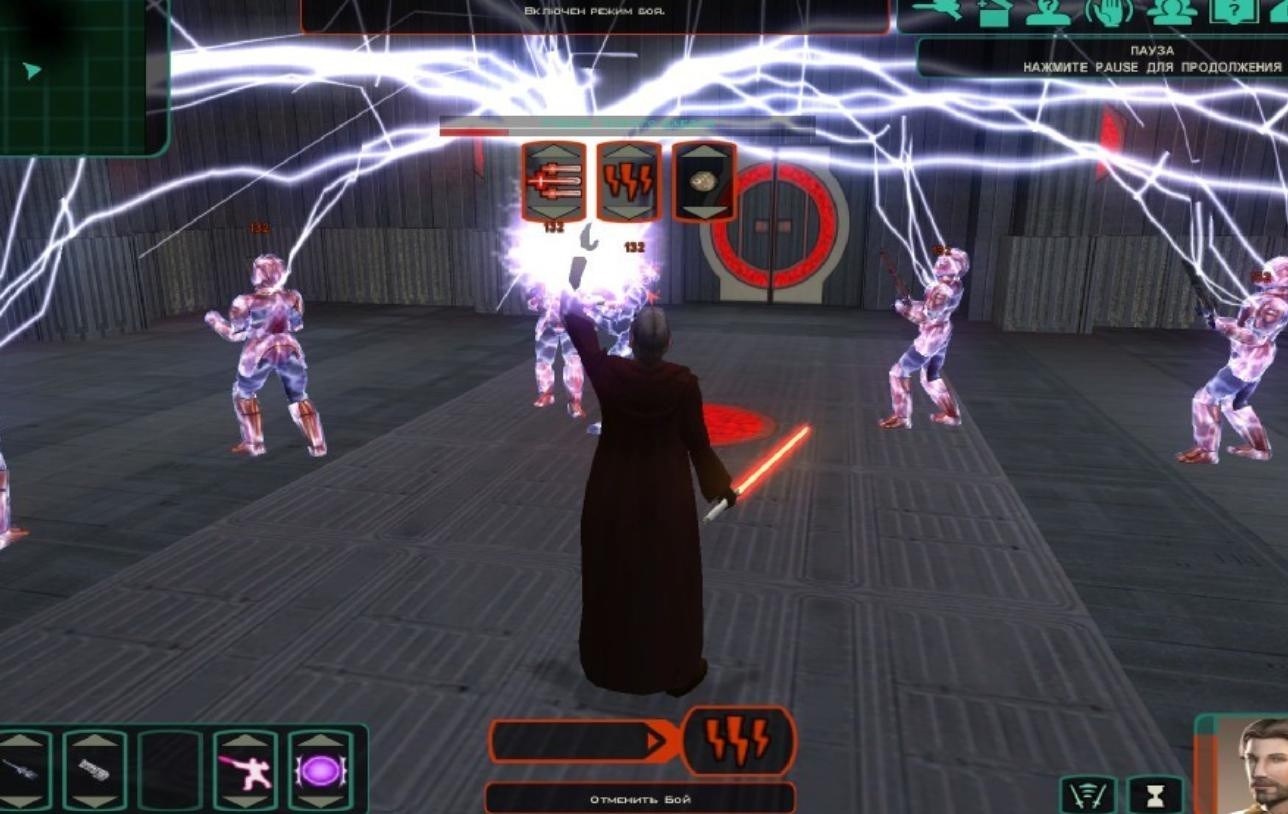Open the journal book menu
Viewport: 1288px width, 814px height.
point(1233,12)
